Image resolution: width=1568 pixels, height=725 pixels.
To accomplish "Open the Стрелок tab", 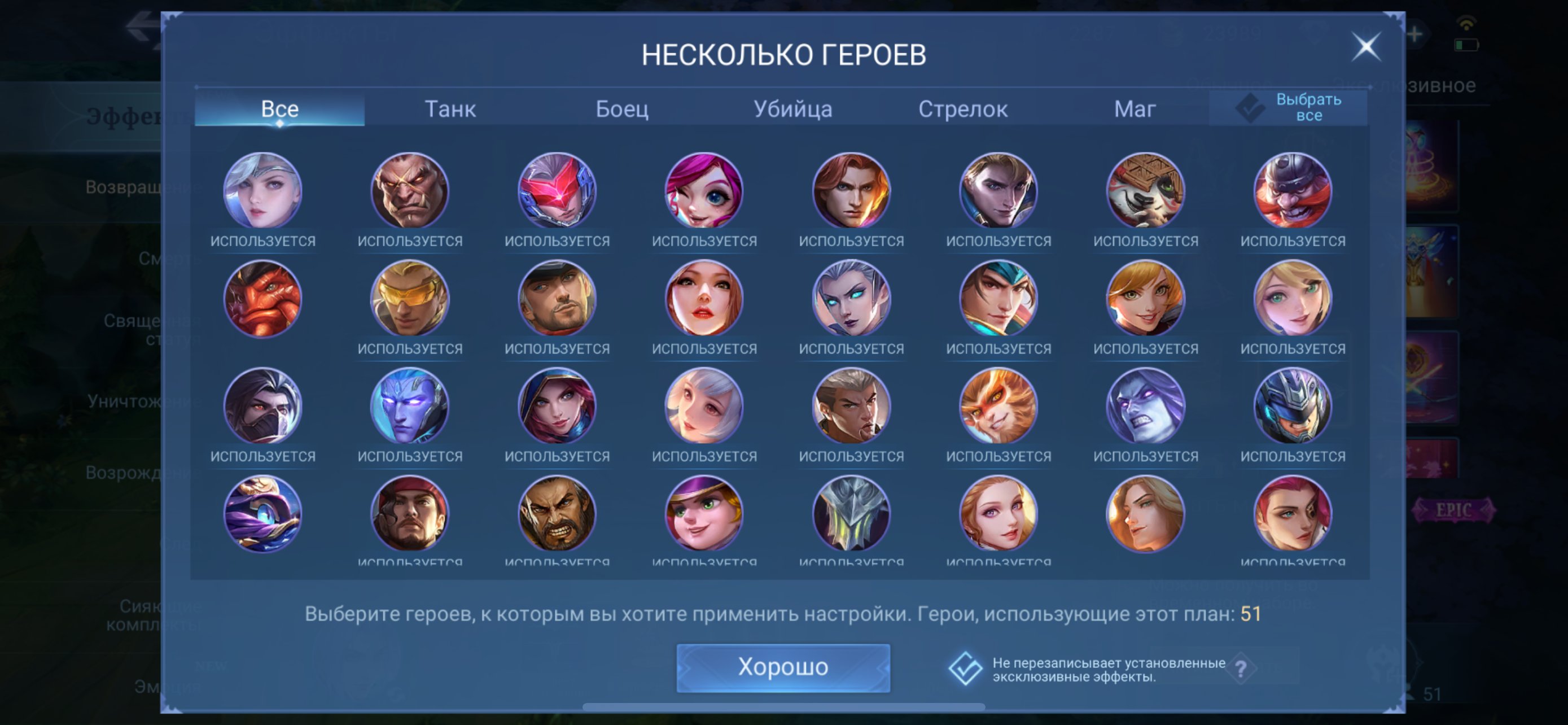I will [965, 110].
